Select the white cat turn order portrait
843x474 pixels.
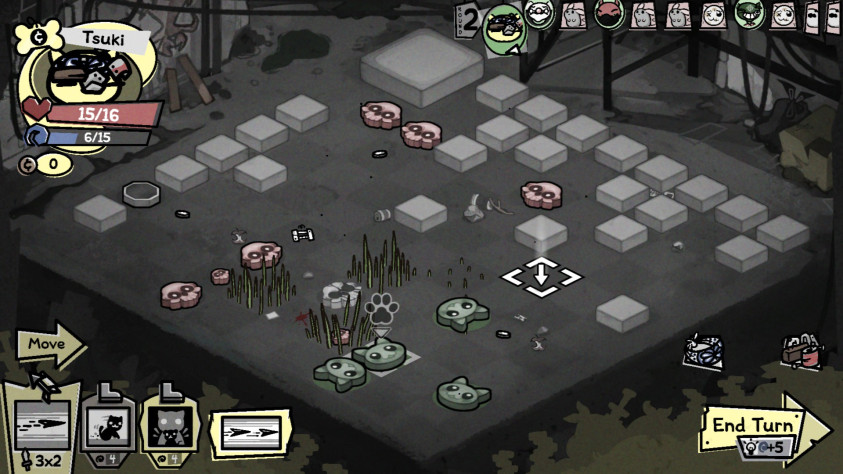coord(539,14)
